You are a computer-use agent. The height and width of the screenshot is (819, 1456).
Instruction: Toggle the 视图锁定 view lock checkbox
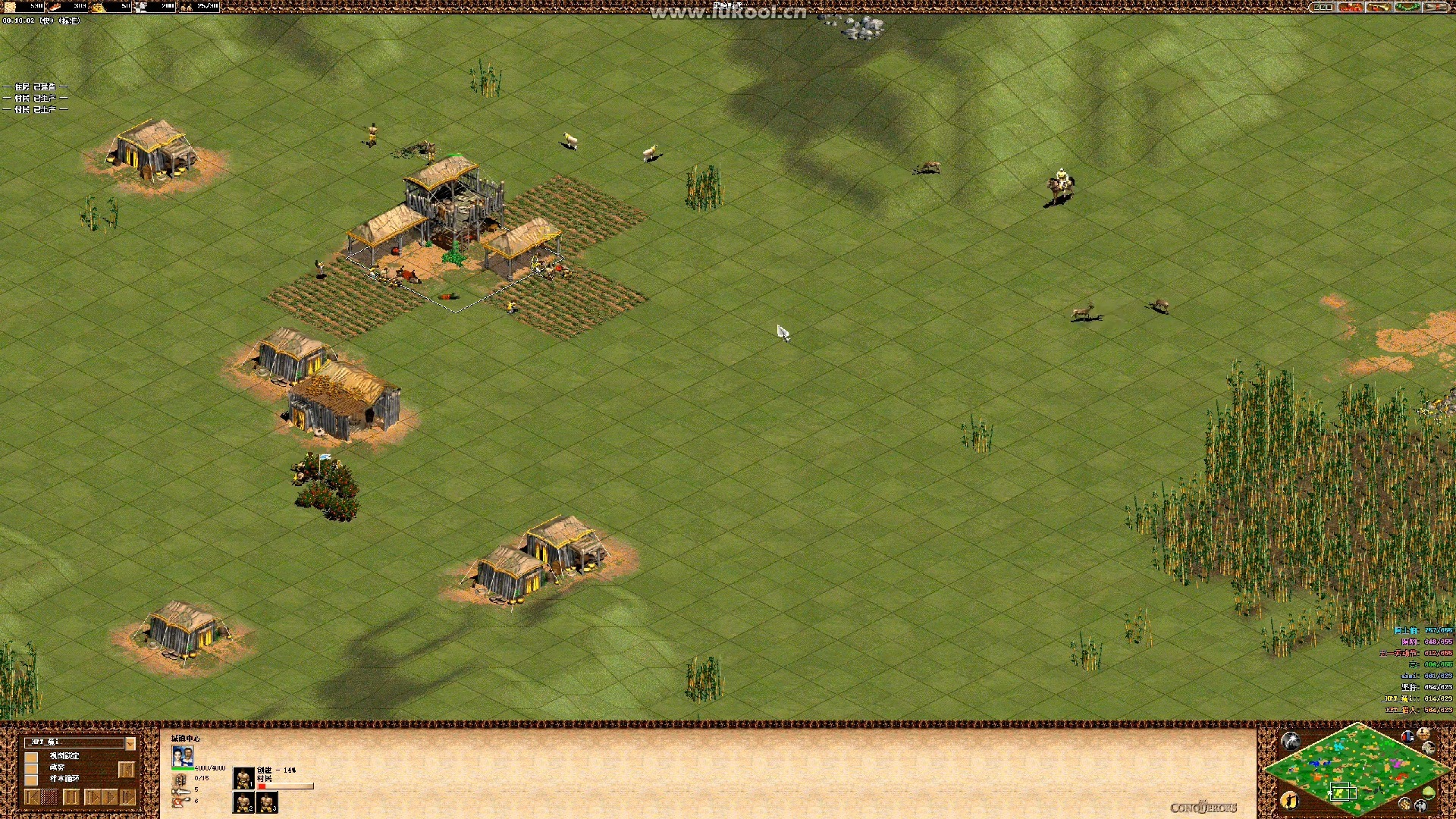(32, 757)
